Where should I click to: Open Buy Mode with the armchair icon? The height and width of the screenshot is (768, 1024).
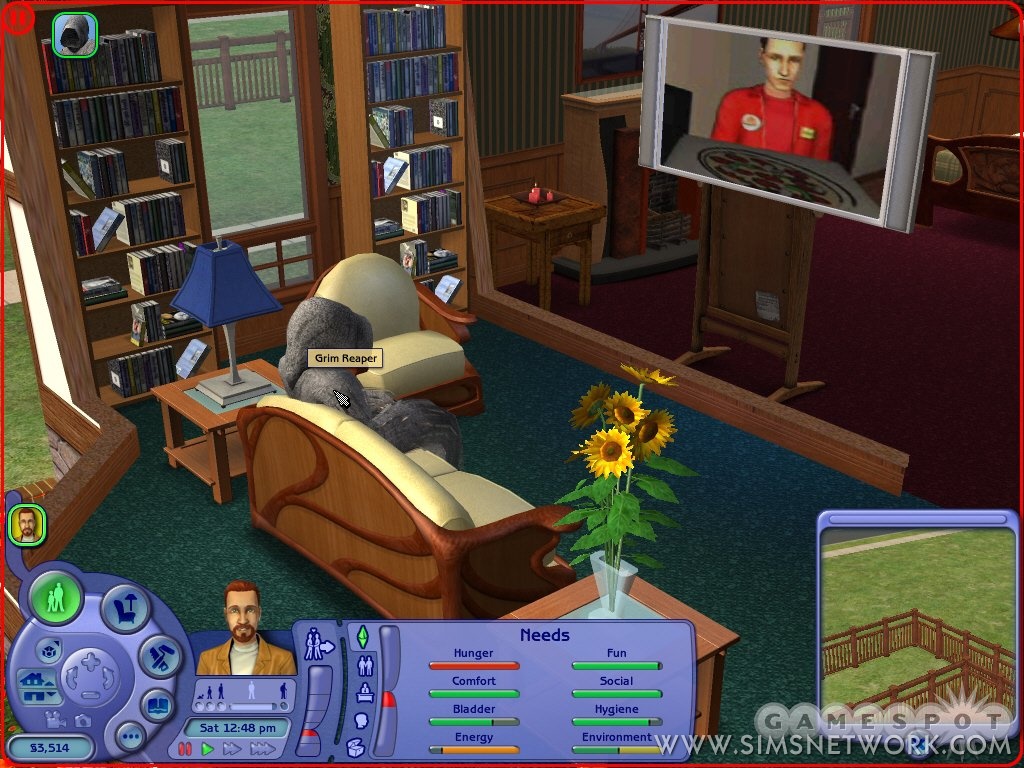pos(125,607)
